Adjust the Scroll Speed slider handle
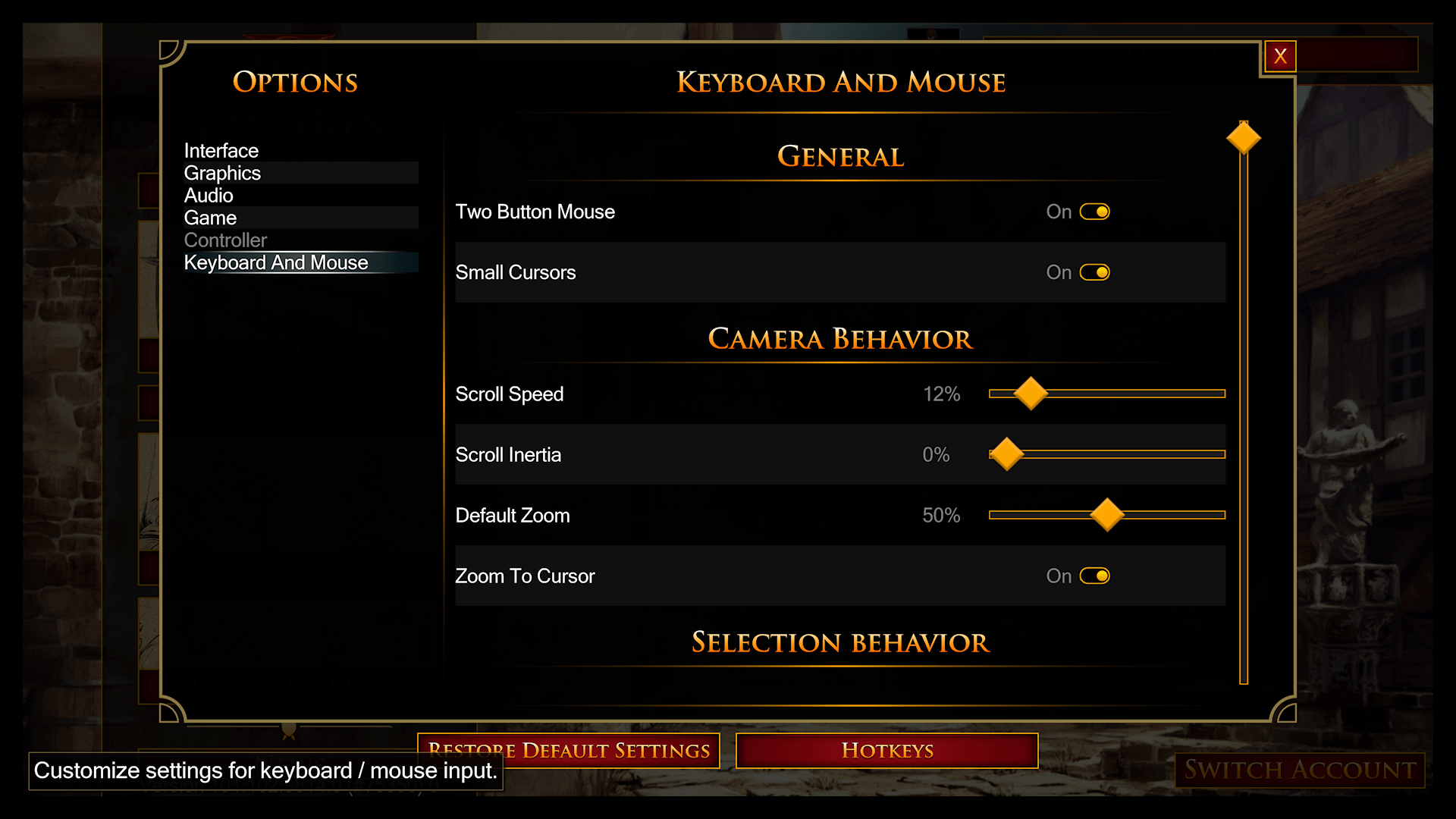The width and height of the screenshot is (1456, 819). (1031, 394)
